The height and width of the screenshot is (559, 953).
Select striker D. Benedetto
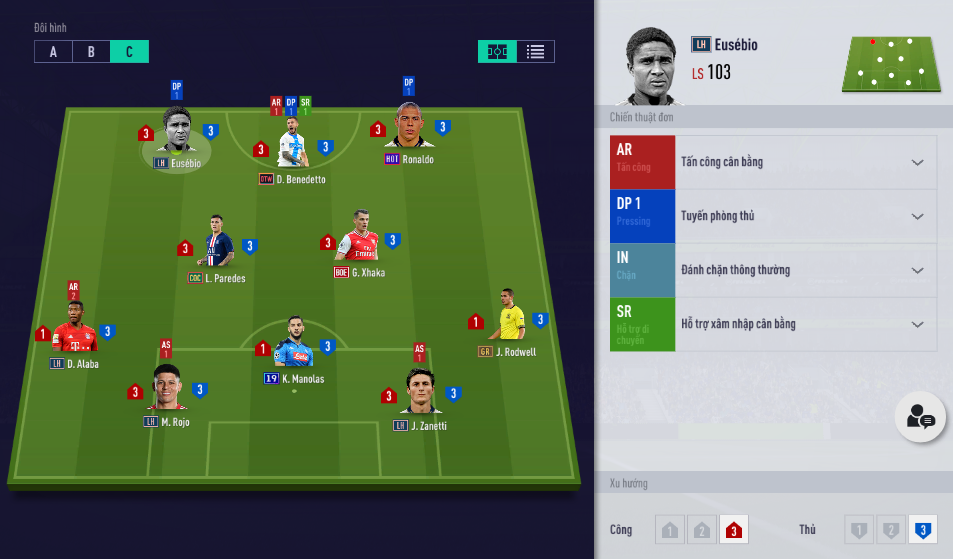point(292,146)
